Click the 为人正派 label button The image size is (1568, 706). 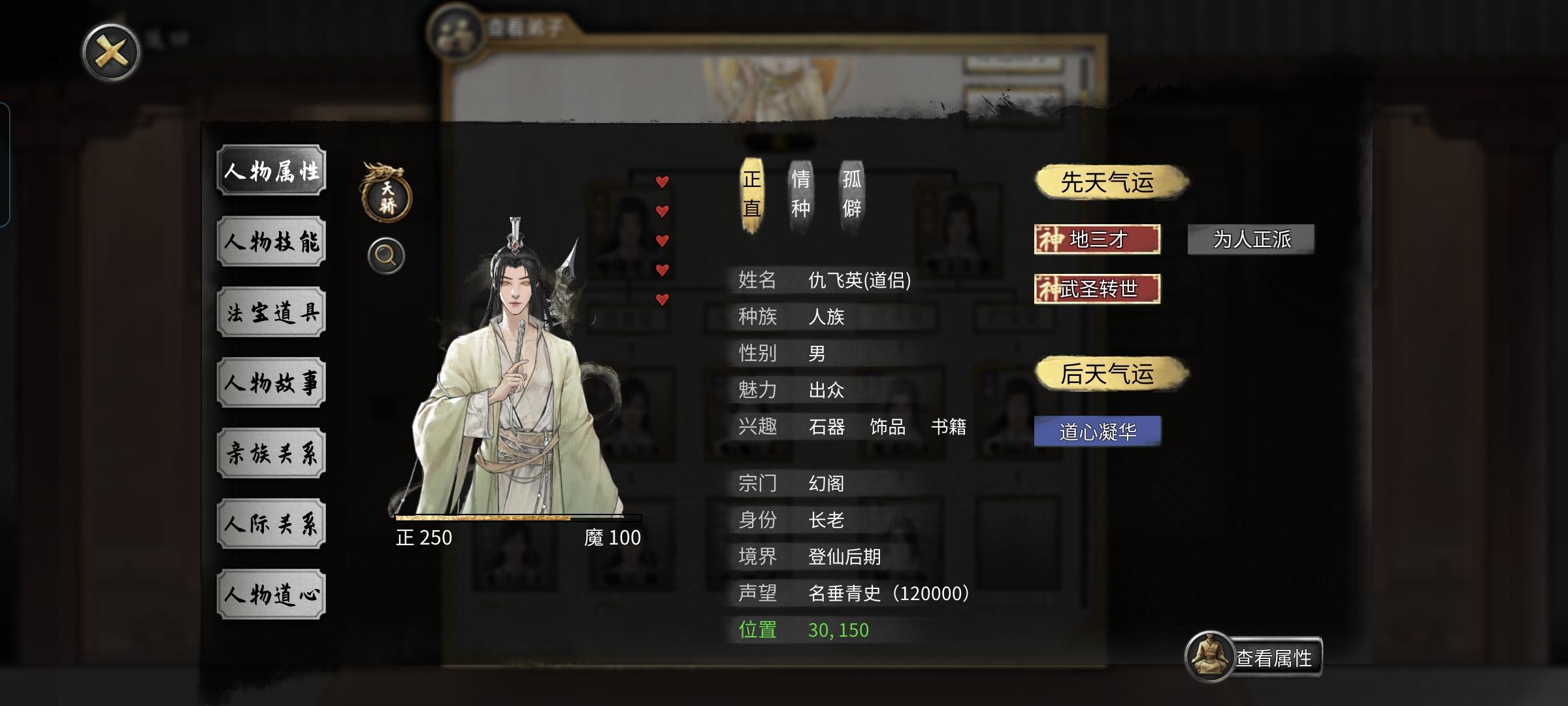coord(1251,240)
